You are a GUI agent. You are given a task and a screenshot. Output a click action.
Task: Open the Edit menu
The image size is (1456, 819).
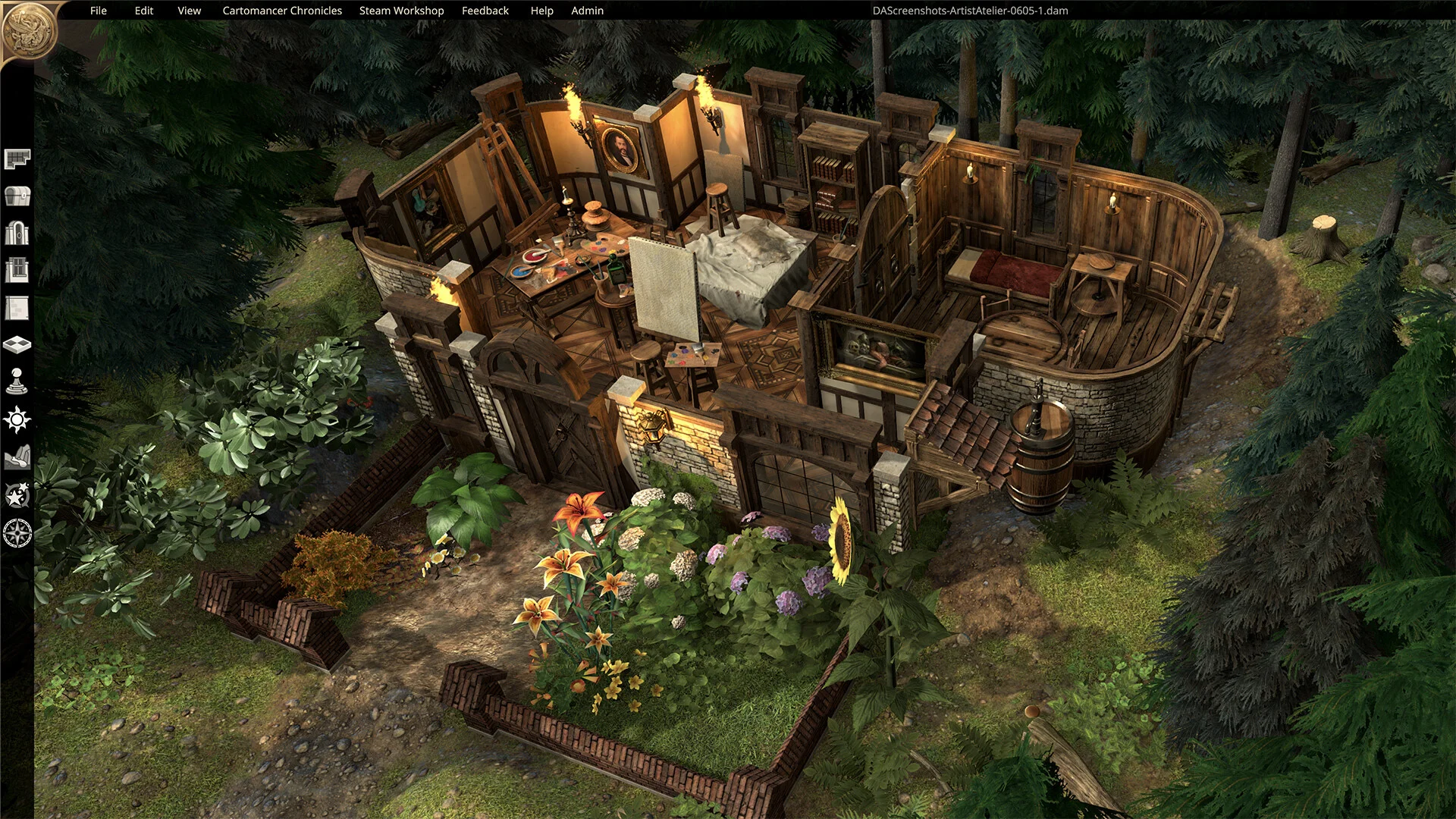coord(144,11)
